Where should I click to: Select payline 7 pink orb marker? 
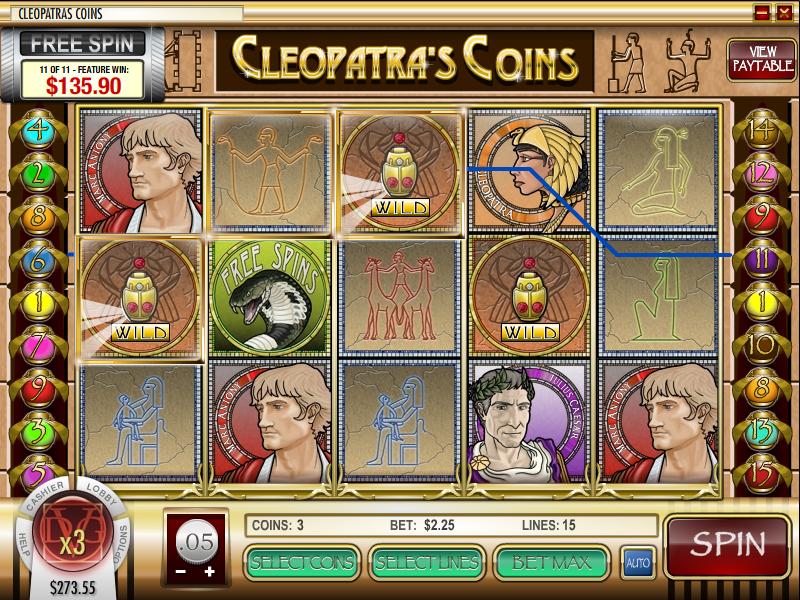[x=40, y=344]
